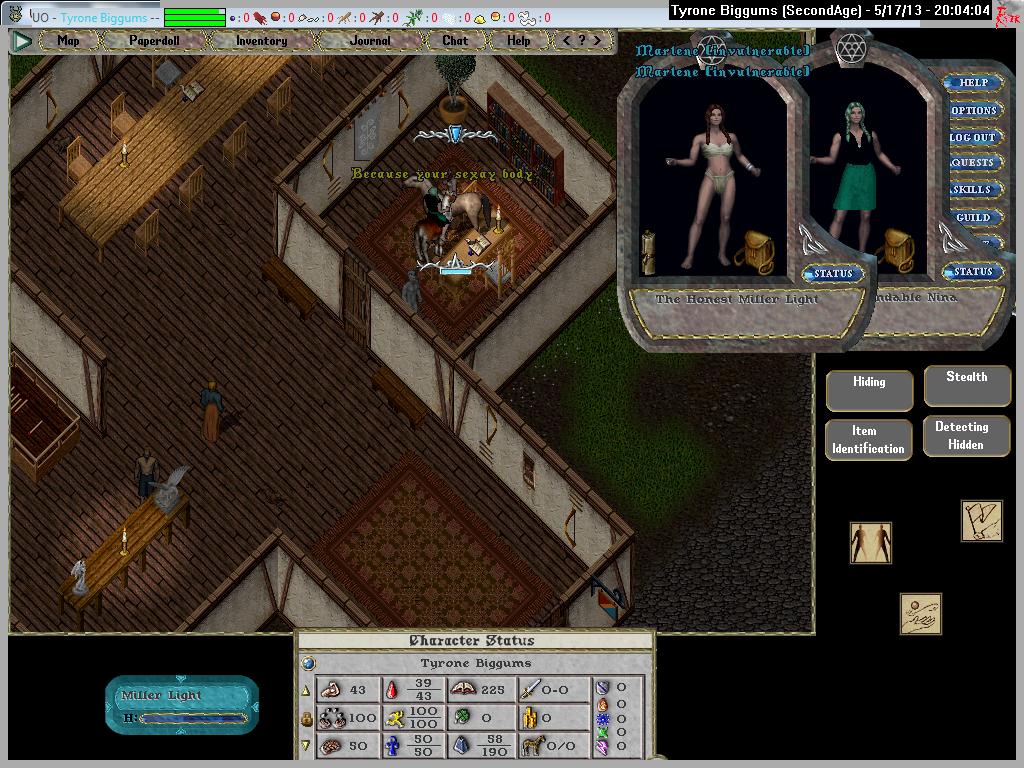Screen dimensions: 1024x768
Task: Collapse the menu bar with the green arrow
Action: pyautogui.click(x=22, y=41)
